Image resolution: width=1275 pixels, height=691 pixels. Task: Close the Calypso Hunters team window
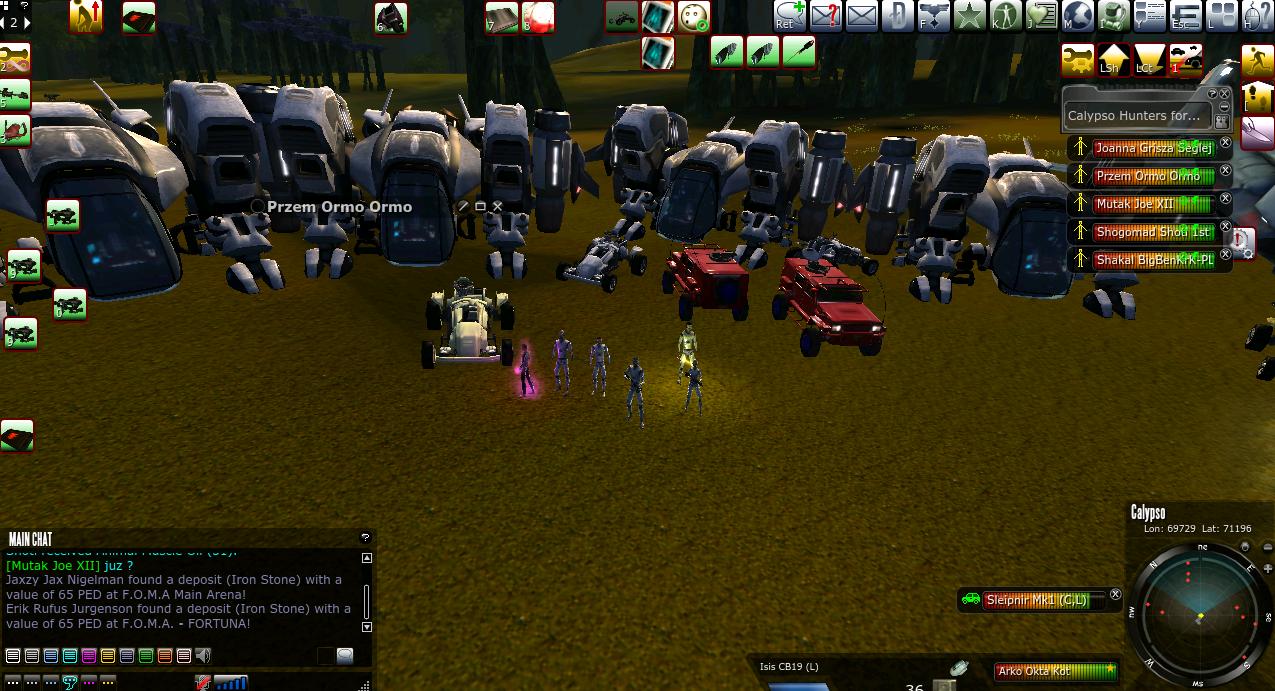(1225, 94)
